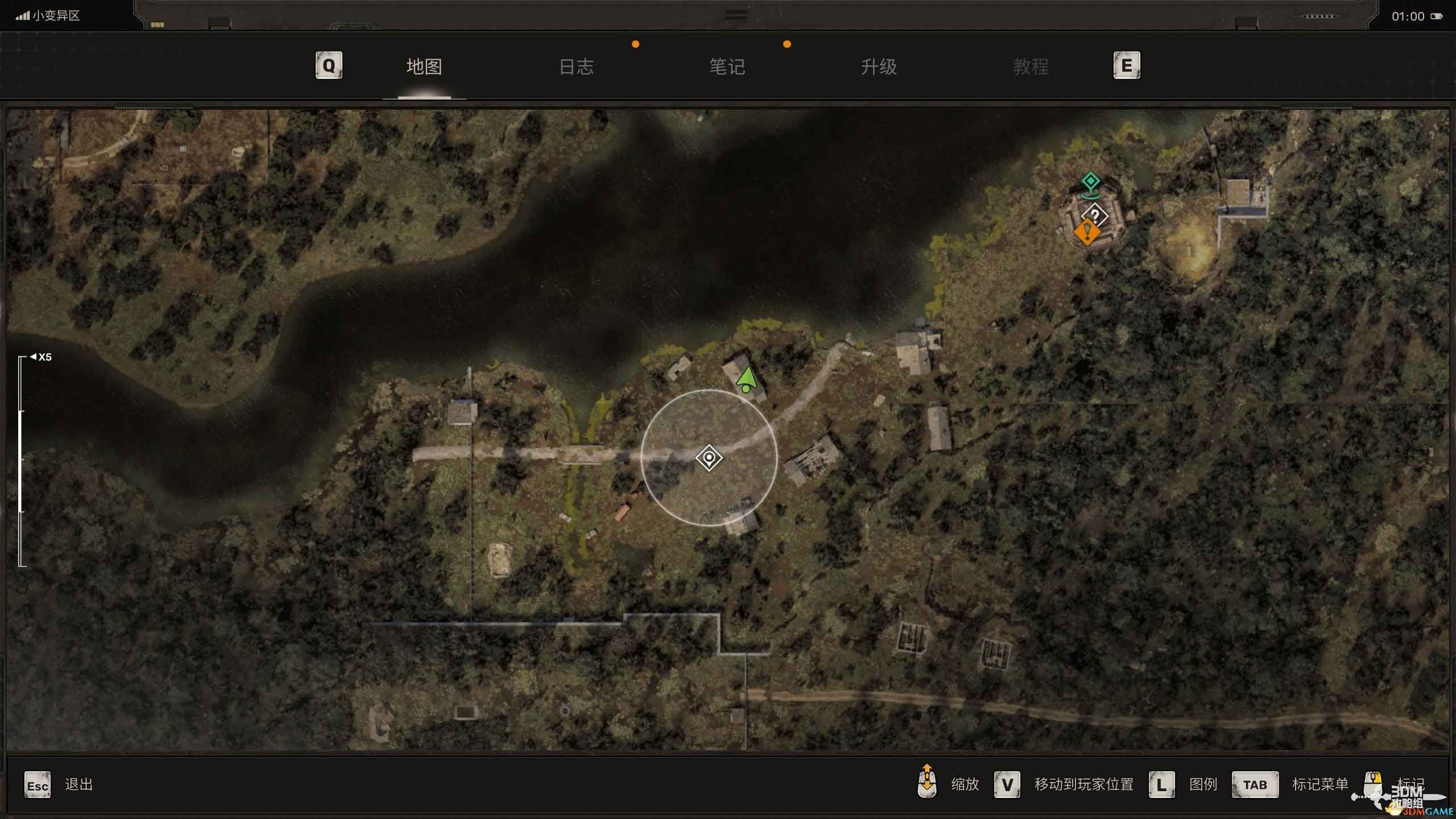
Task: Open the 日志 journal tab
Action: tap(576, 67)
